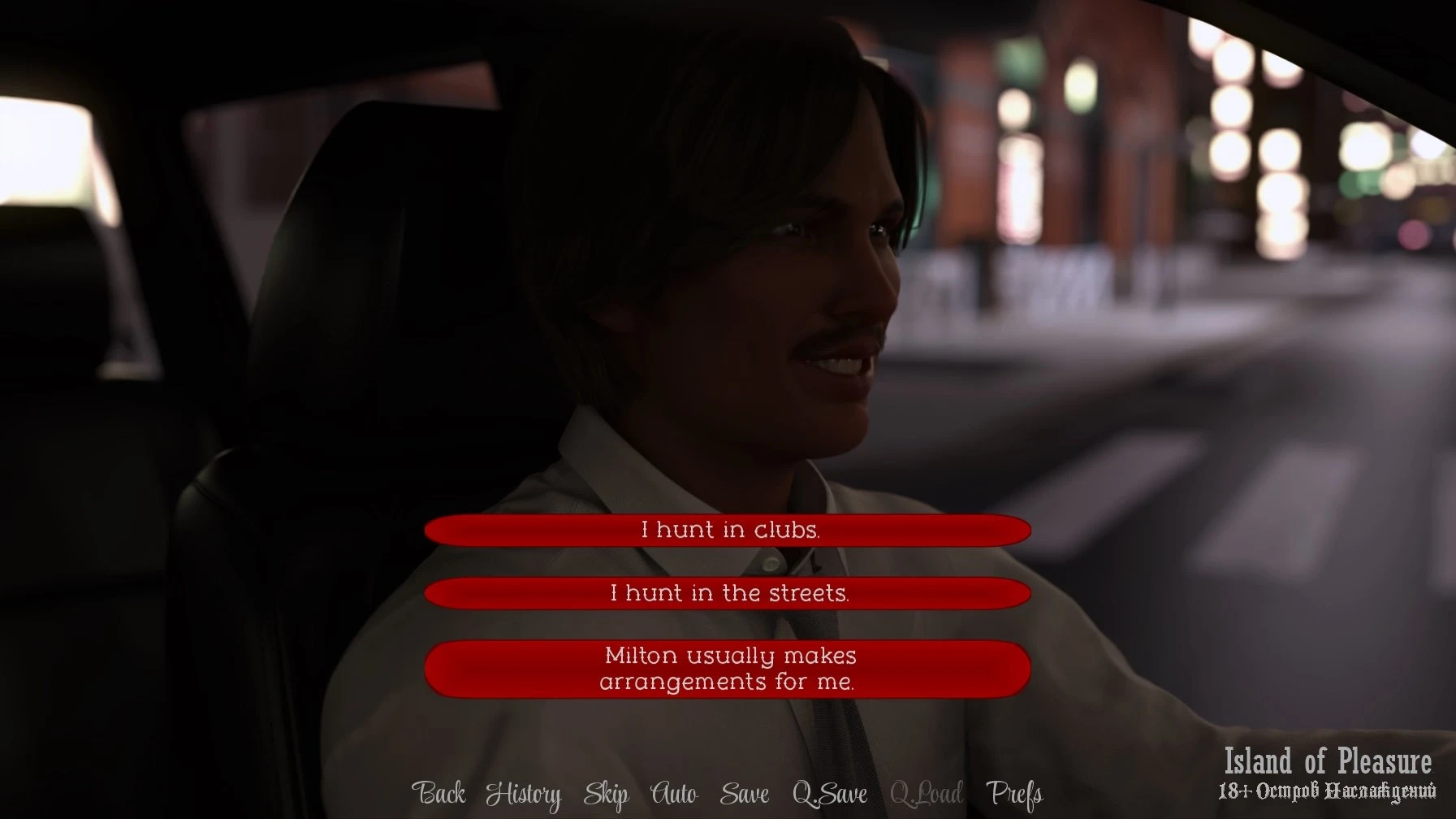Image resolution: width=1456 pixels, height=819 pixels.
Task: Open the Save menu
Action: tap(744, 794)
